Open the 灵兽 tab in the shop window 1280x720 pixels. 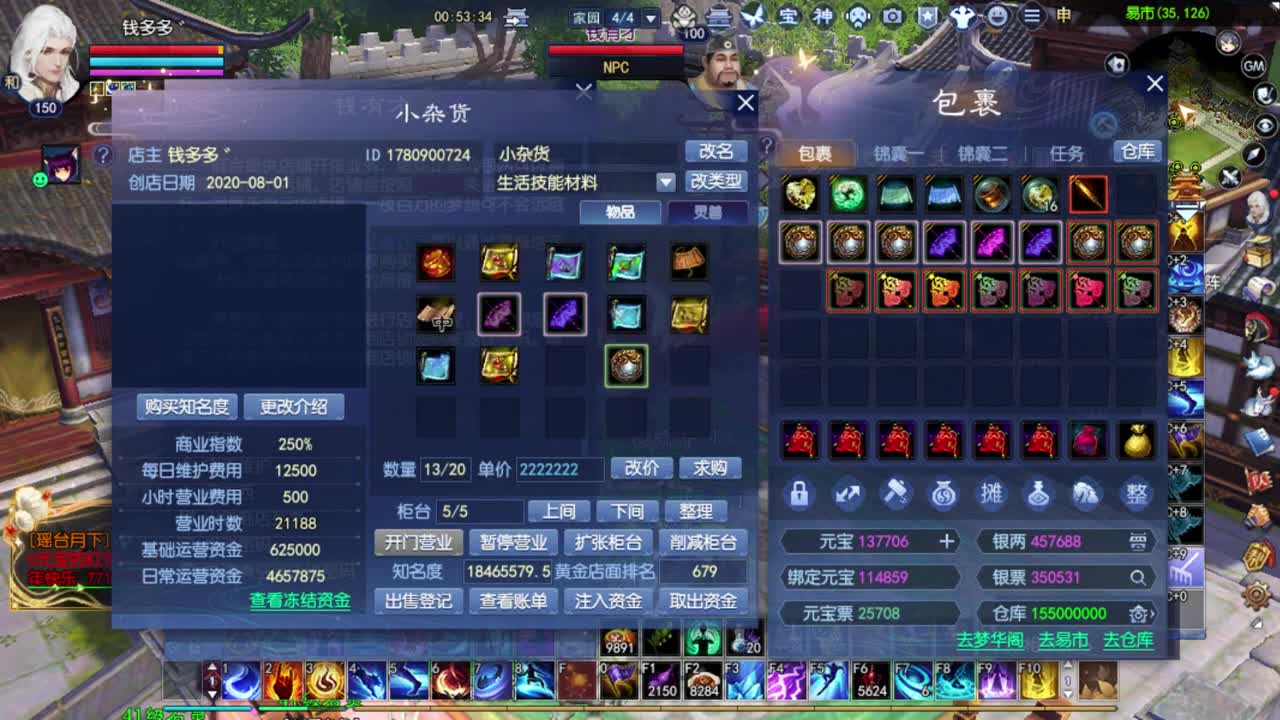[710, 212]
